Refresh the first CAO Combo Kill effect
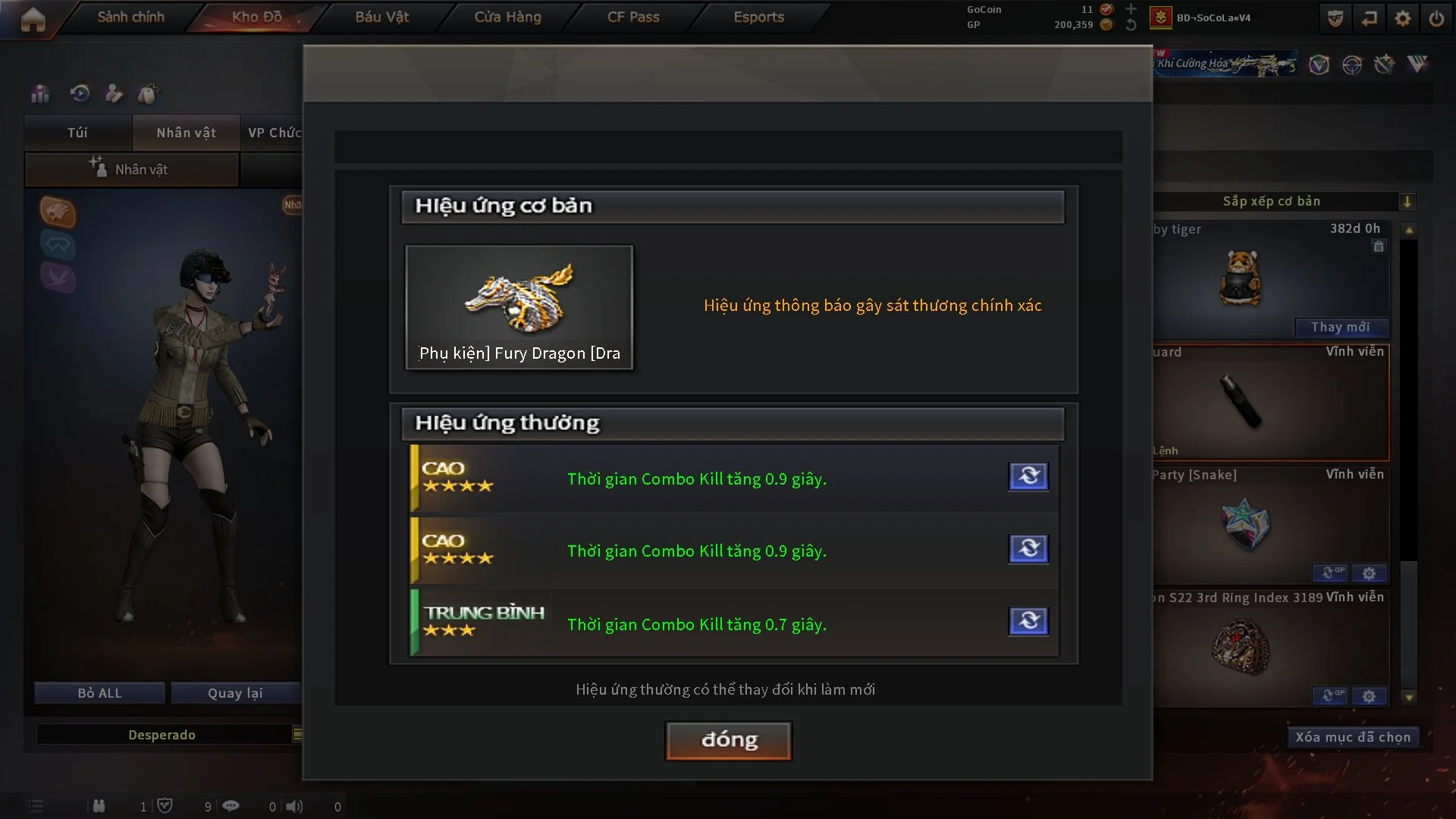Viewport: 1456px width, 819px height. coord(1028,476)
